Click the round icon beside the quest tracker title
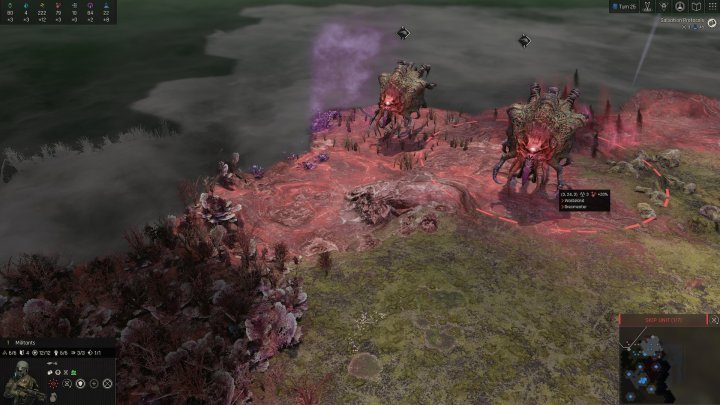 point(712,20)
